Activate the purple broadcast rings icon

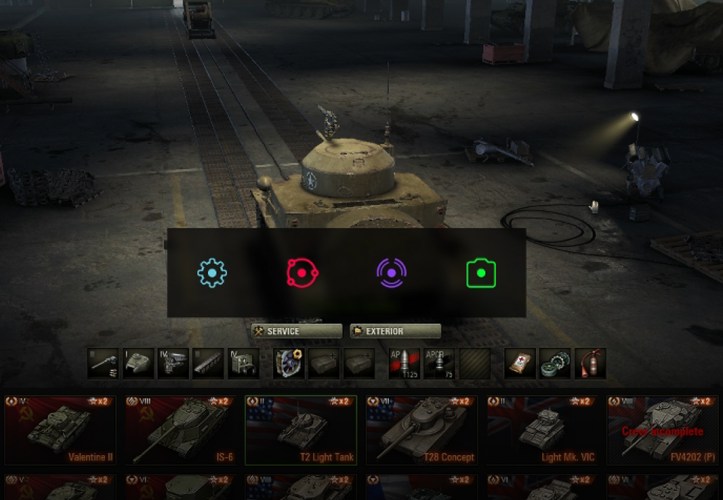(x=391, y=273)
